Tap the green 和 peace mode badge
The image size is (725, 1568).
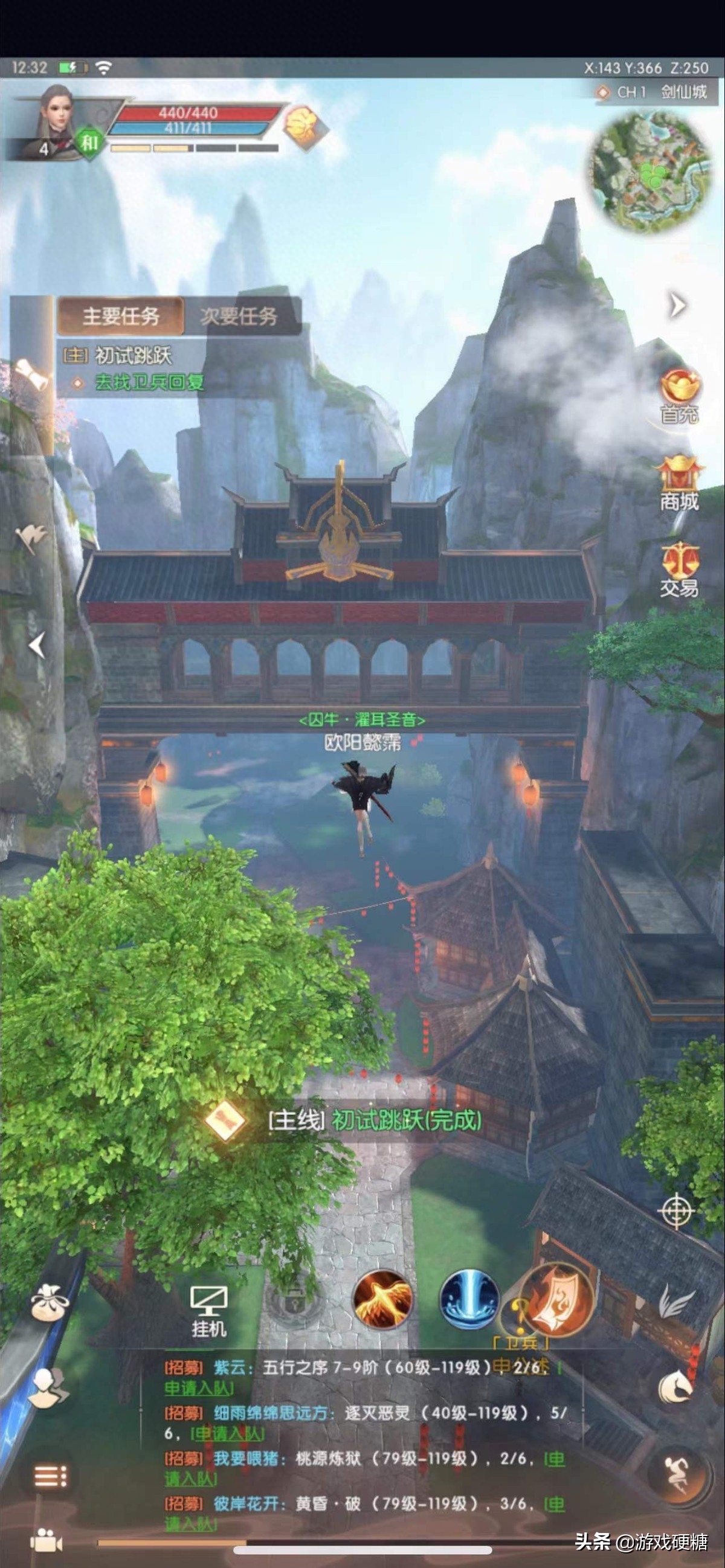[x=89, y=144]
